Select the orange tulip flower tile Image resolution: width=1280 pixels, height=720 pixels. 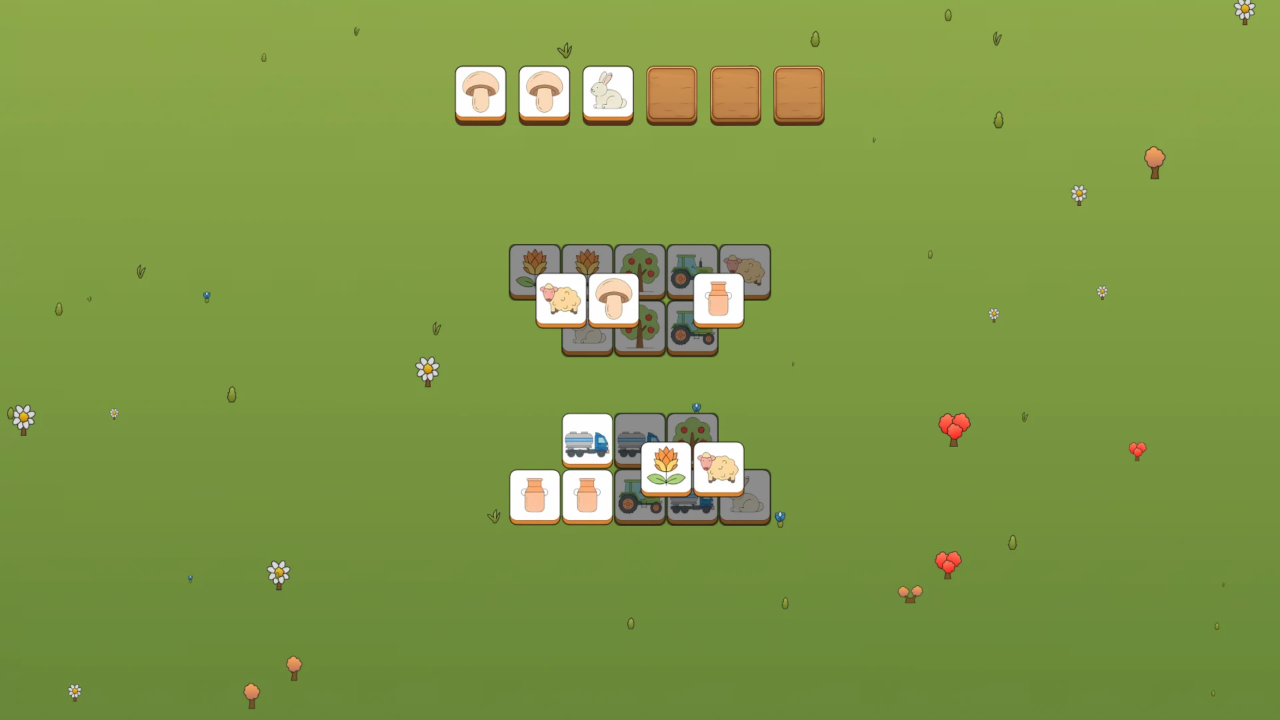click(665, 466)
